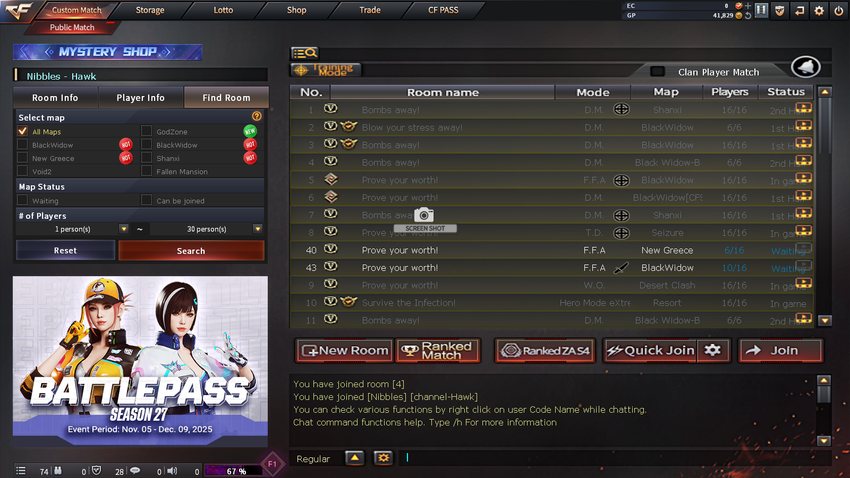Create a New Room

point(344,351)
